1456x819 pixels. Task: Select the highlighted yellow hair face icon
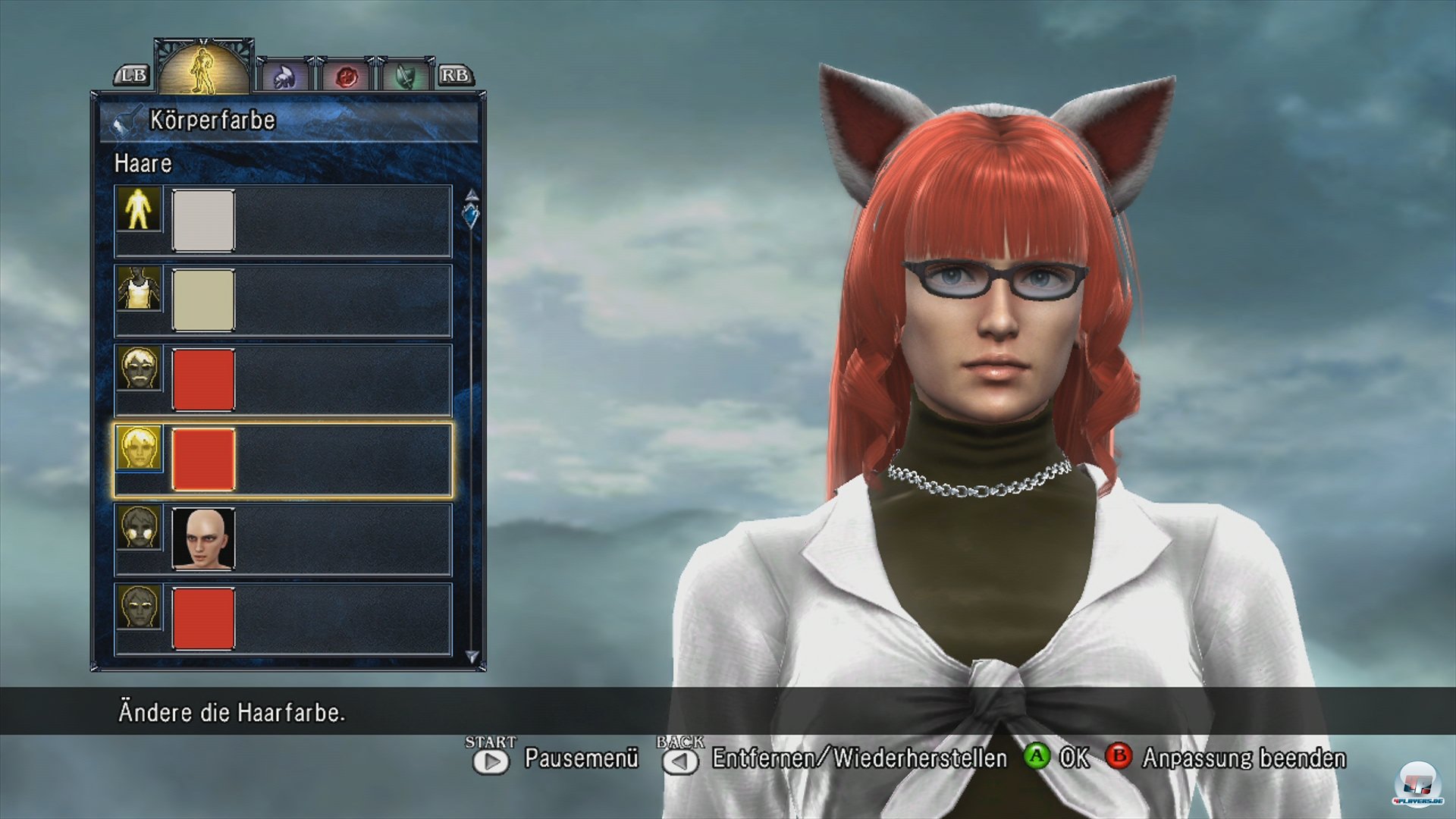click(139, 447)
